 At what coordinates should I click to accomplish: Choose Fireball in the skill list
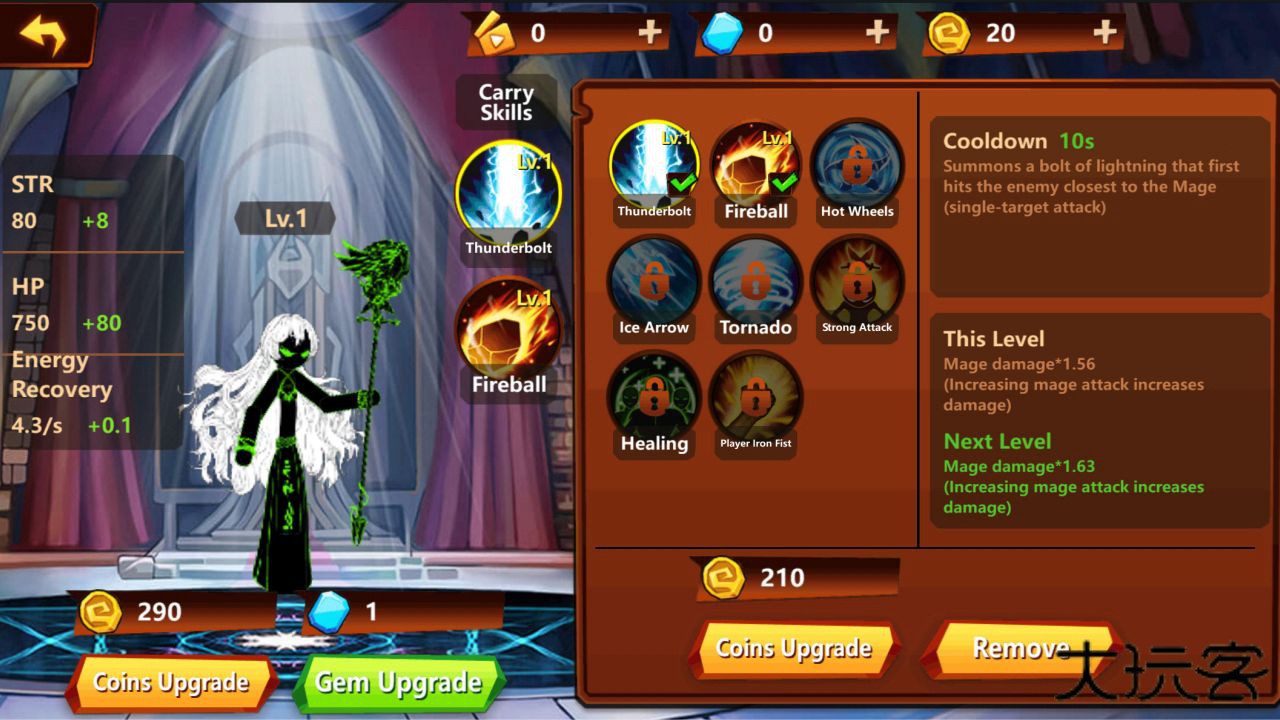click(755, 167)
